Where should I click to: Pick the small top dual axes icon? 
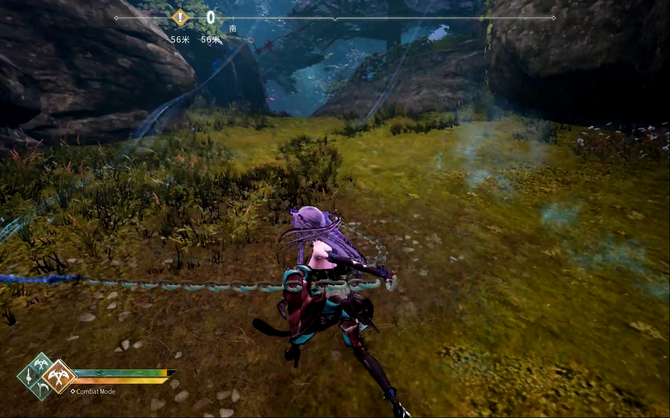[x=41, y=363]
